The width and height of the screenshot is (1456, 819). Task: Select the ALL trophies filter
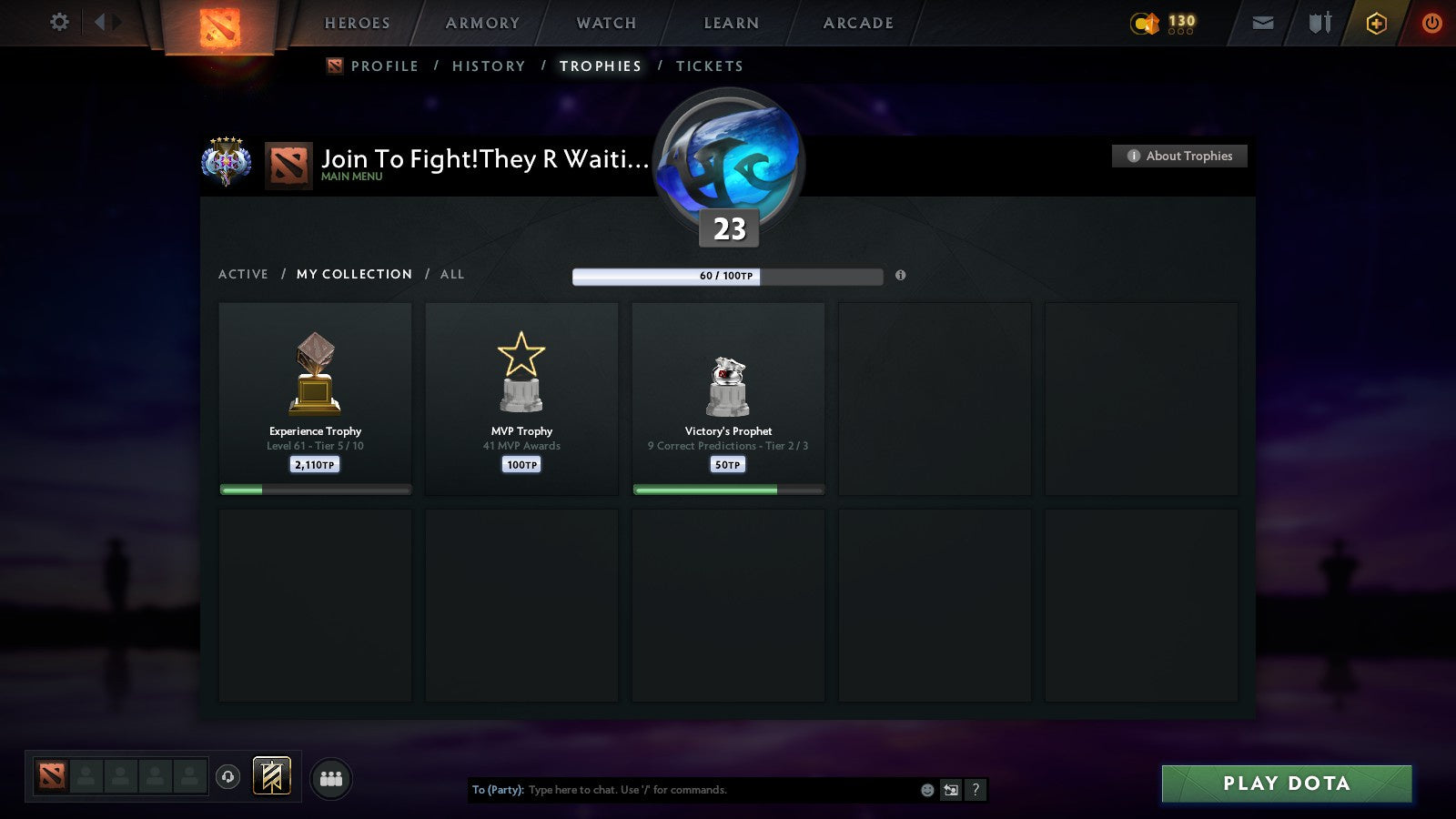tap(452, 274)
